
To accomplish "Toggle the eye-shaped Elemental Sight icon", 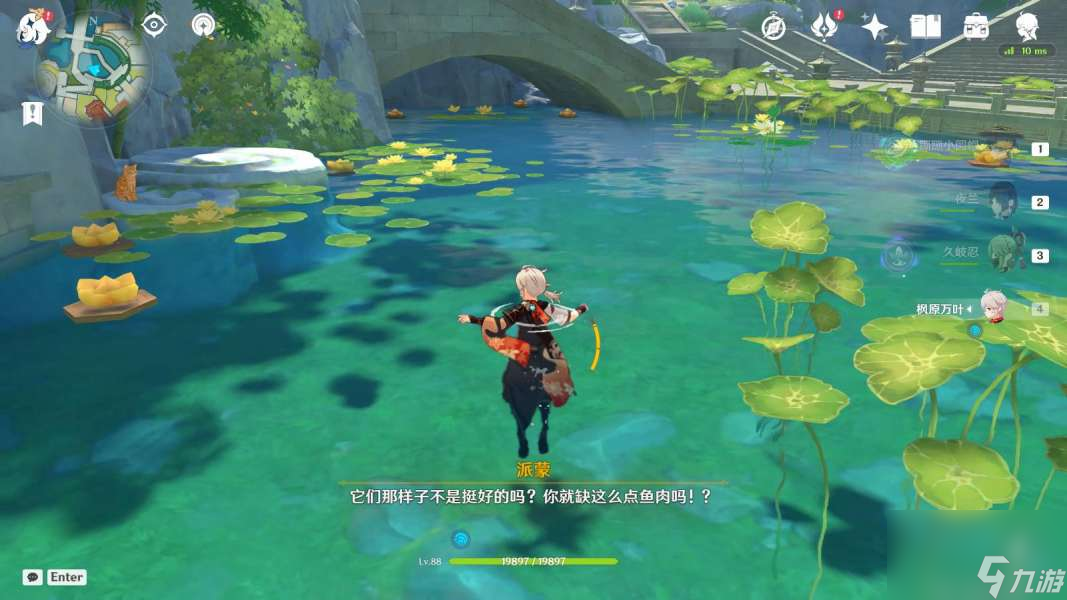I will coord(153,25).
